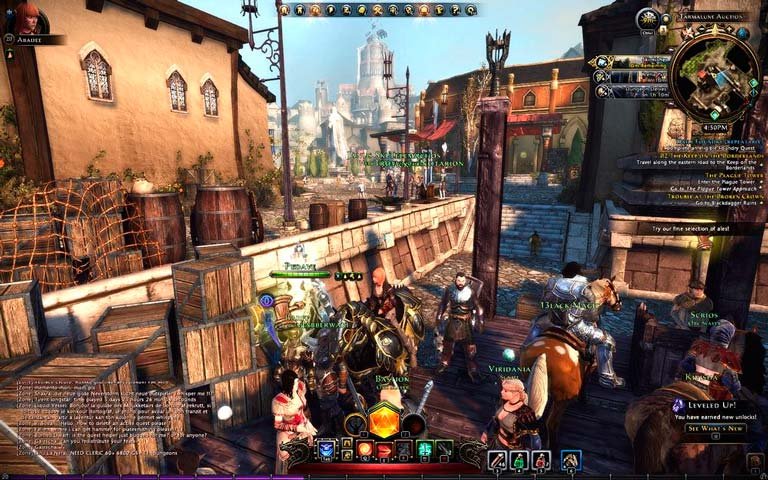Use the green potion slot
The image size is (768, 480).
point(519,460)
